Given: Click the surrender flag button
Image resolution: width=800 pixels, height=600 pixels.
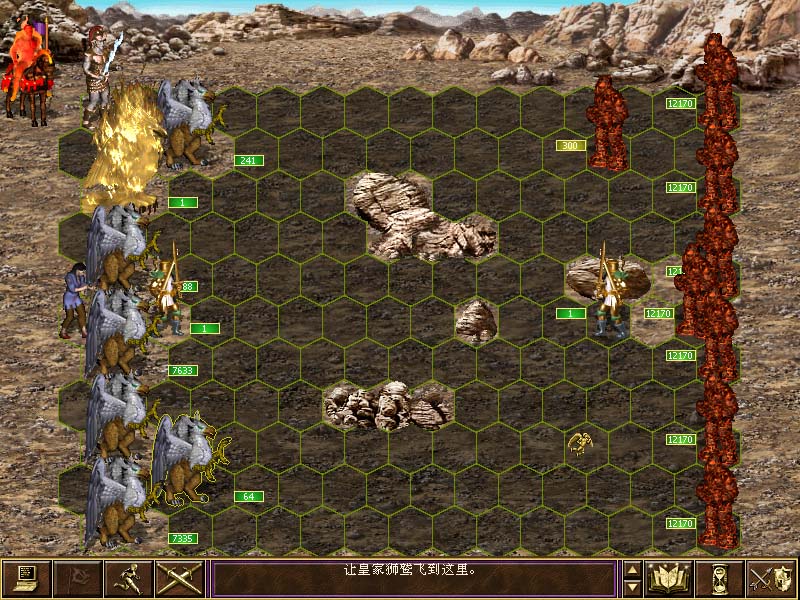Looking at the screenshot, I should pos(77,578).
